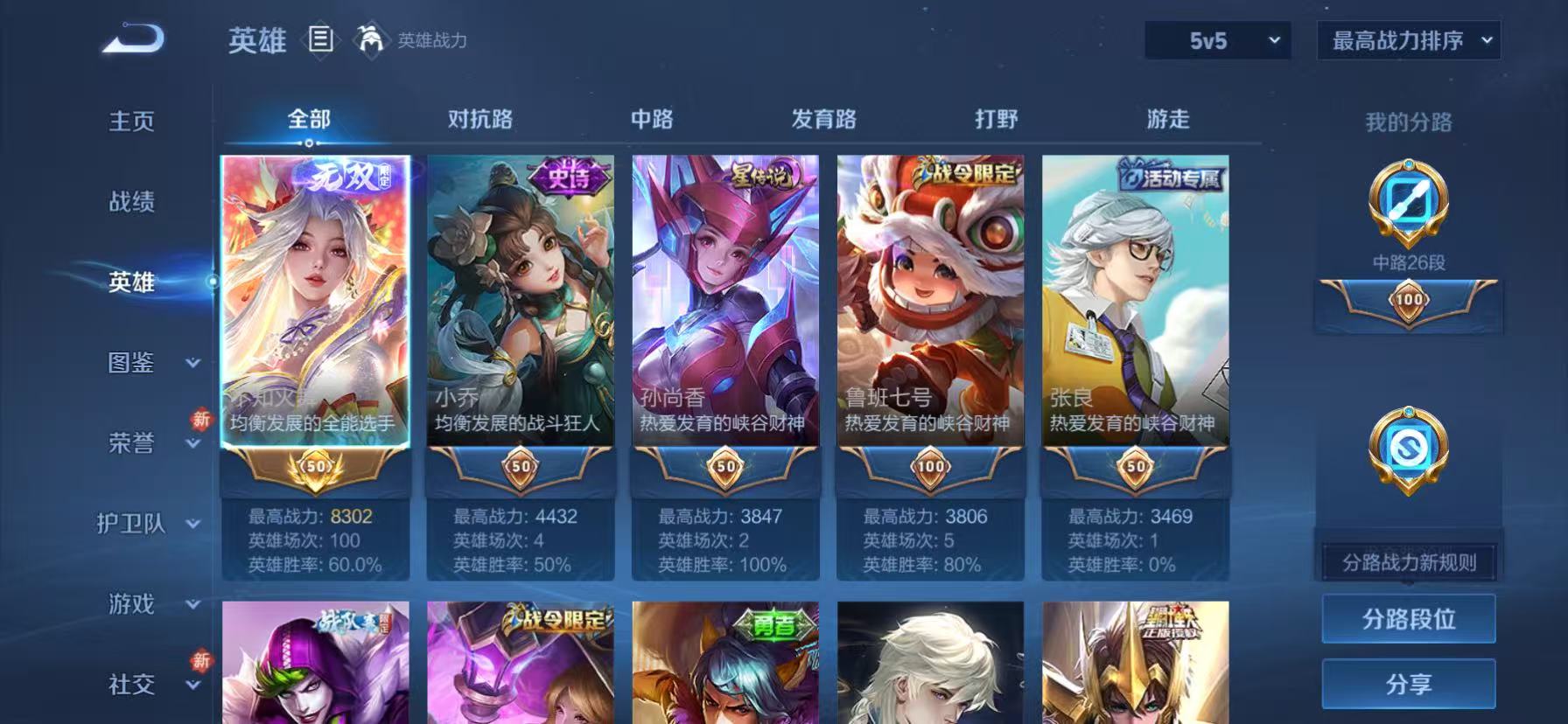The image size is (1568, 724).
Task: Click the 星传说 tag on 孙尚香's card
Action: pos(765,174)
